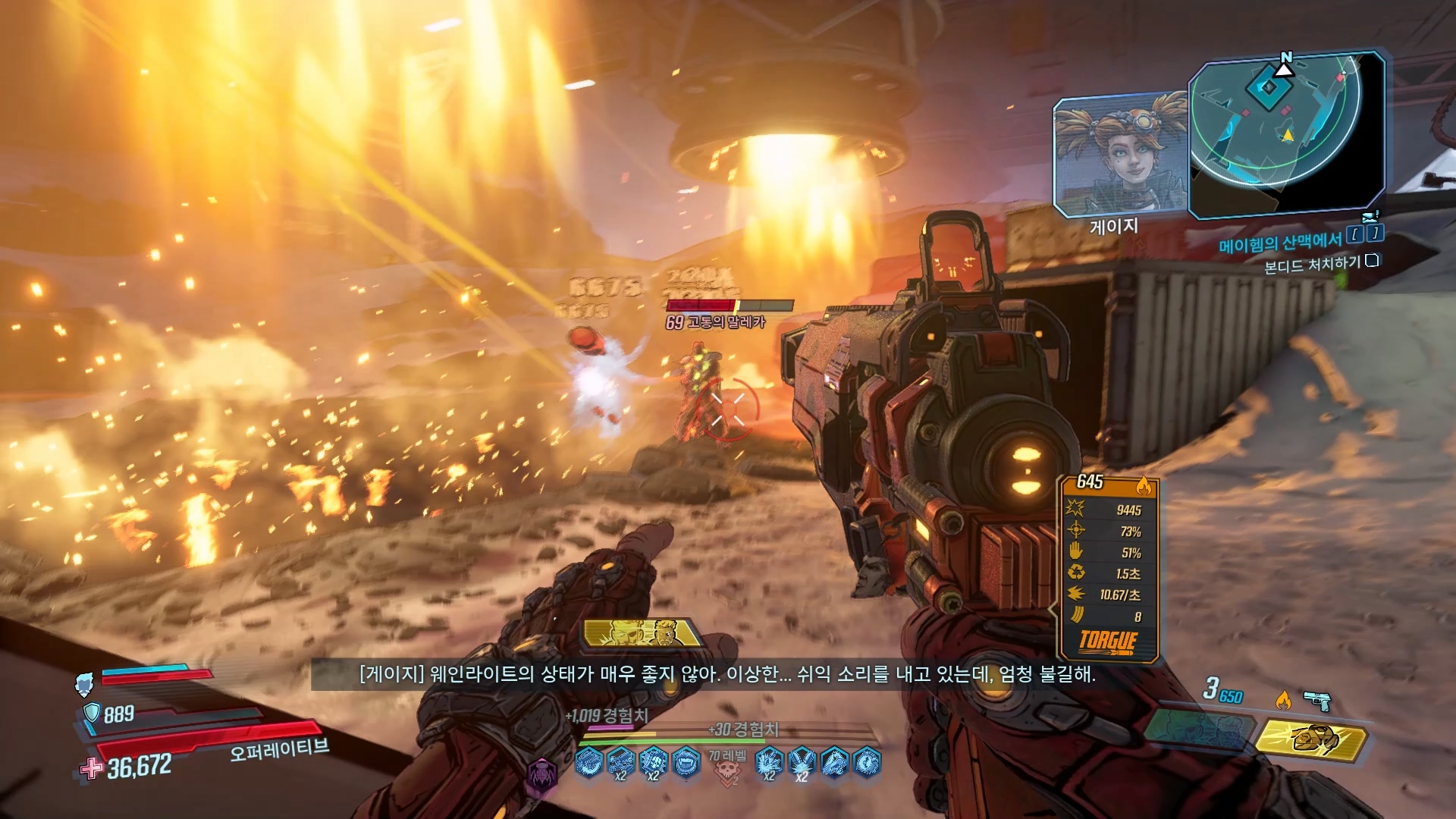Viewport: 1456px width, 819px height.
Task: Open the Torgue weapon stats card
Action: tap(1108, 569)
